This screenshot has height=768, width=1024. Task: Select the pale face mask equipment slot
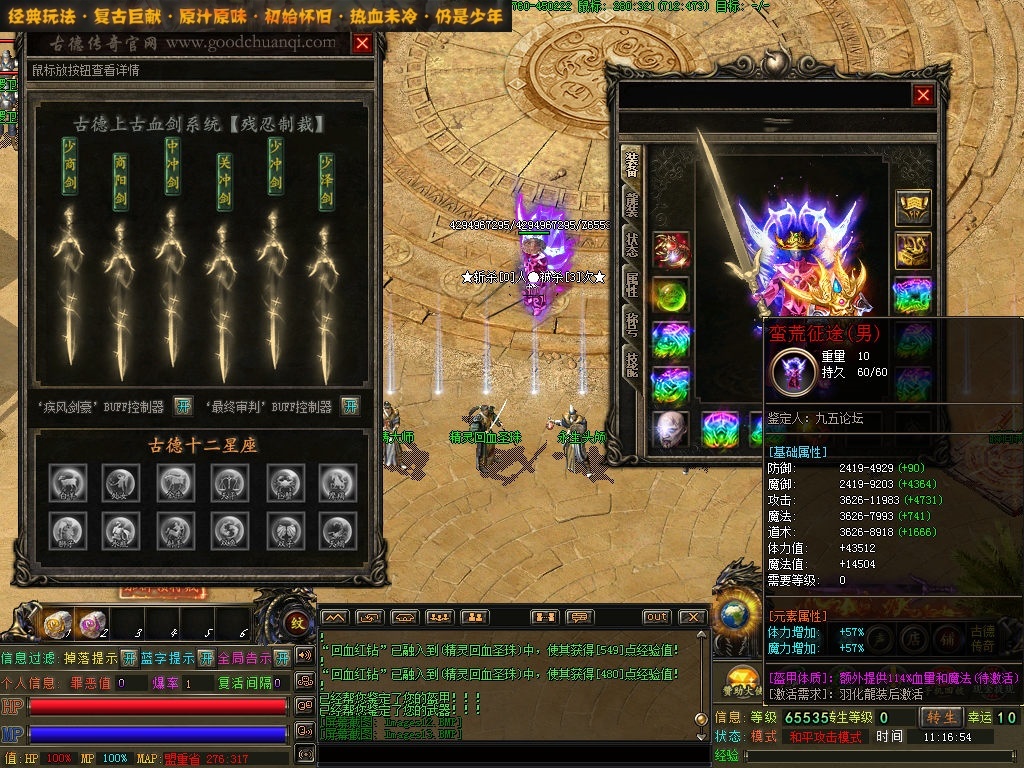tap(671, 429)
